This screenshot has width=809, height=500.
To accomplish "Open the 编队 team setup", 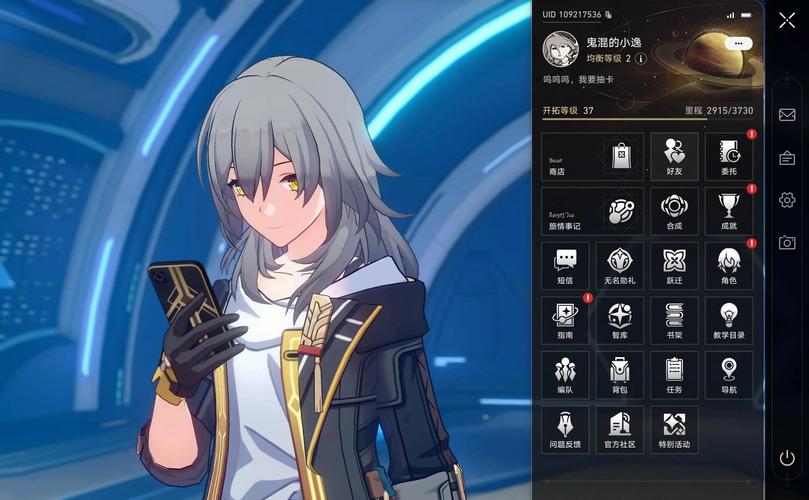I will [x=565, y=374].
